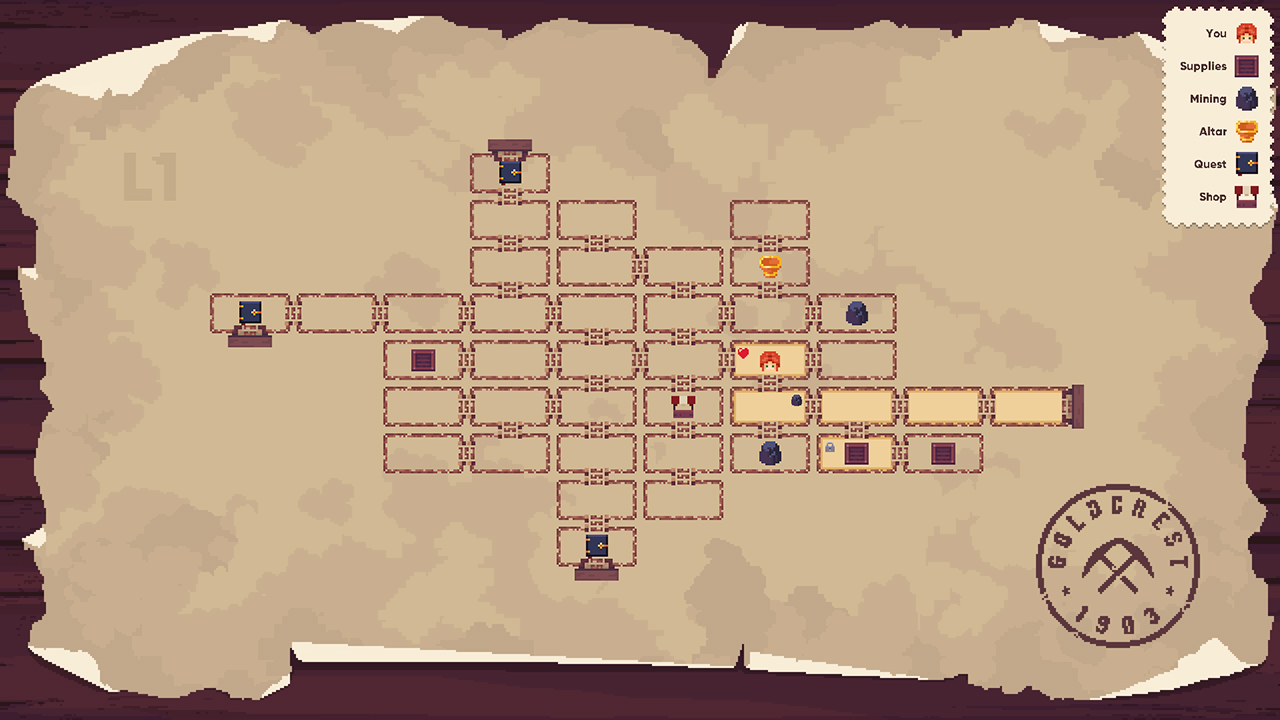Screen dimensions: 1280x720
Task: Click the Goldcrest 1903 stamp
Action: pyautogui.click(x=1116, y=565)
